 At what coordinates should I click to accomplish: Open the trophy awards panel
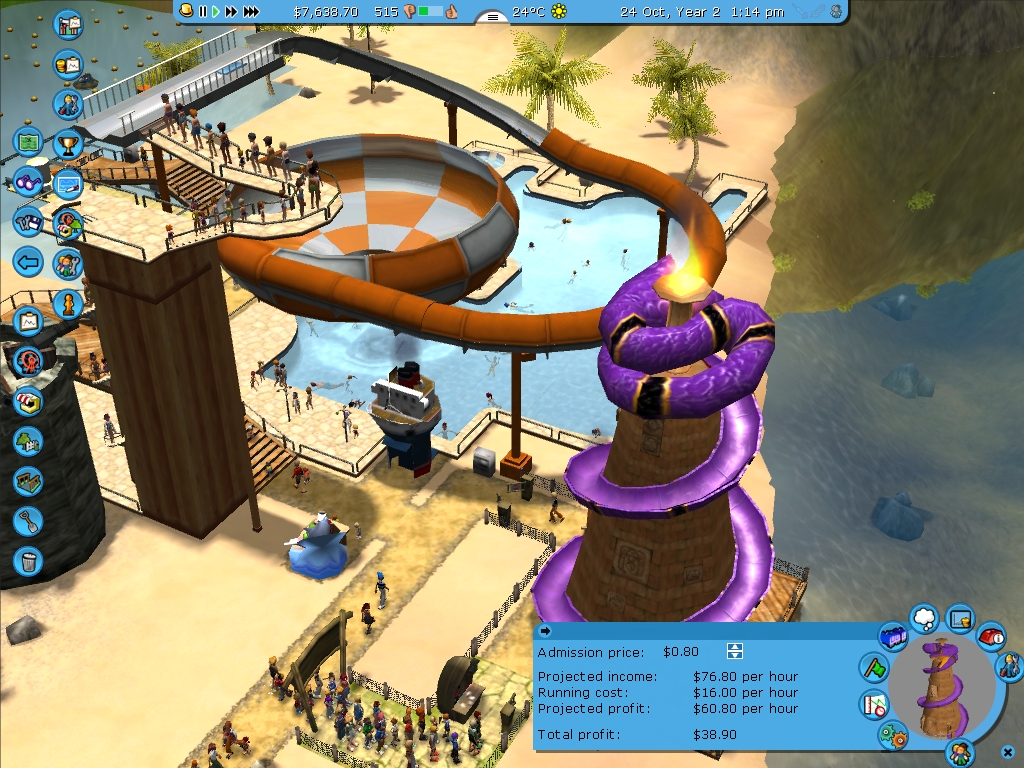68,143
